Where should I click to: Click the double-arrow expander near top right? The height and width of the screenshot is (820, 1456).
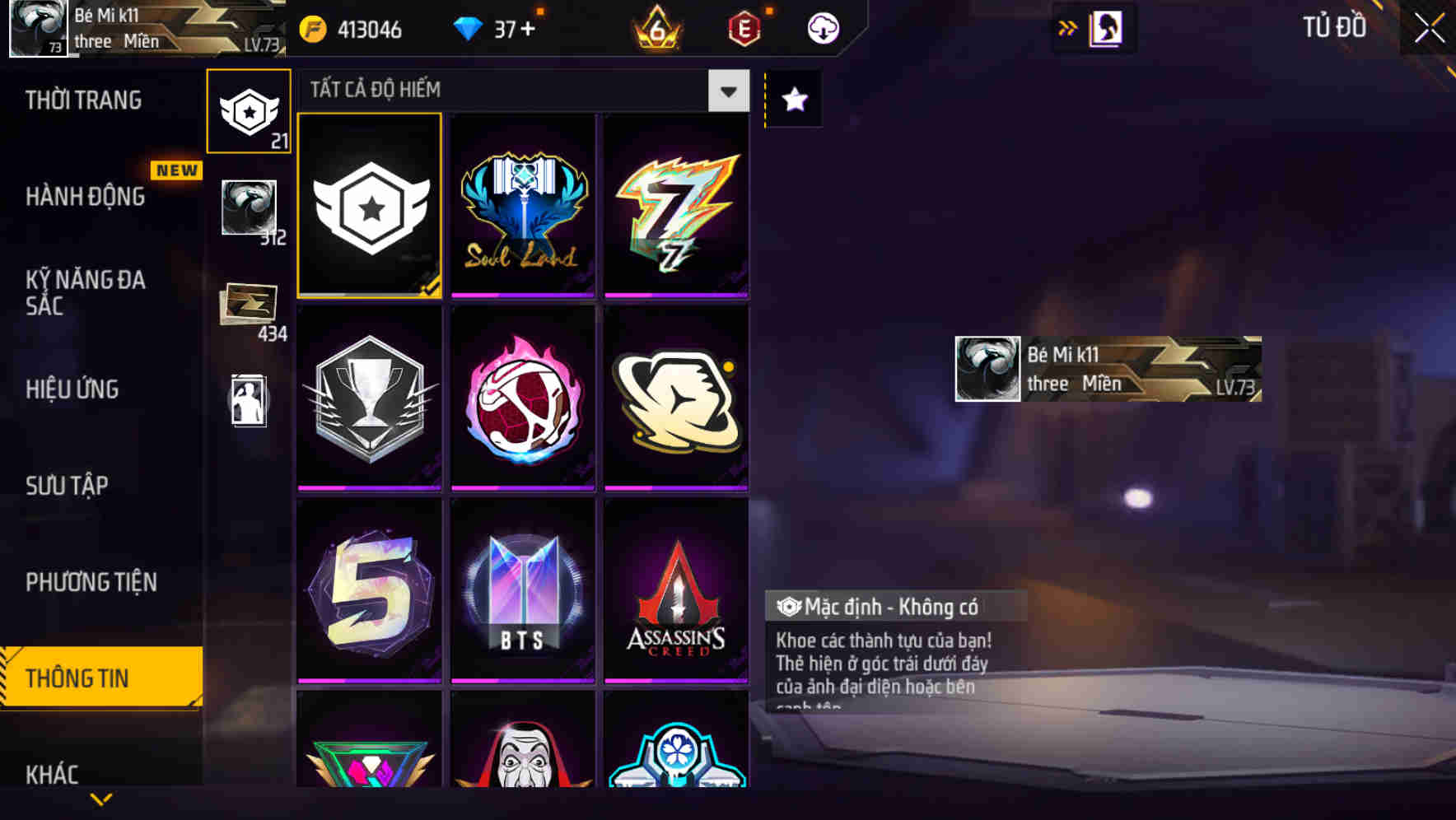pyautogui.click(x=1066, y=27)
